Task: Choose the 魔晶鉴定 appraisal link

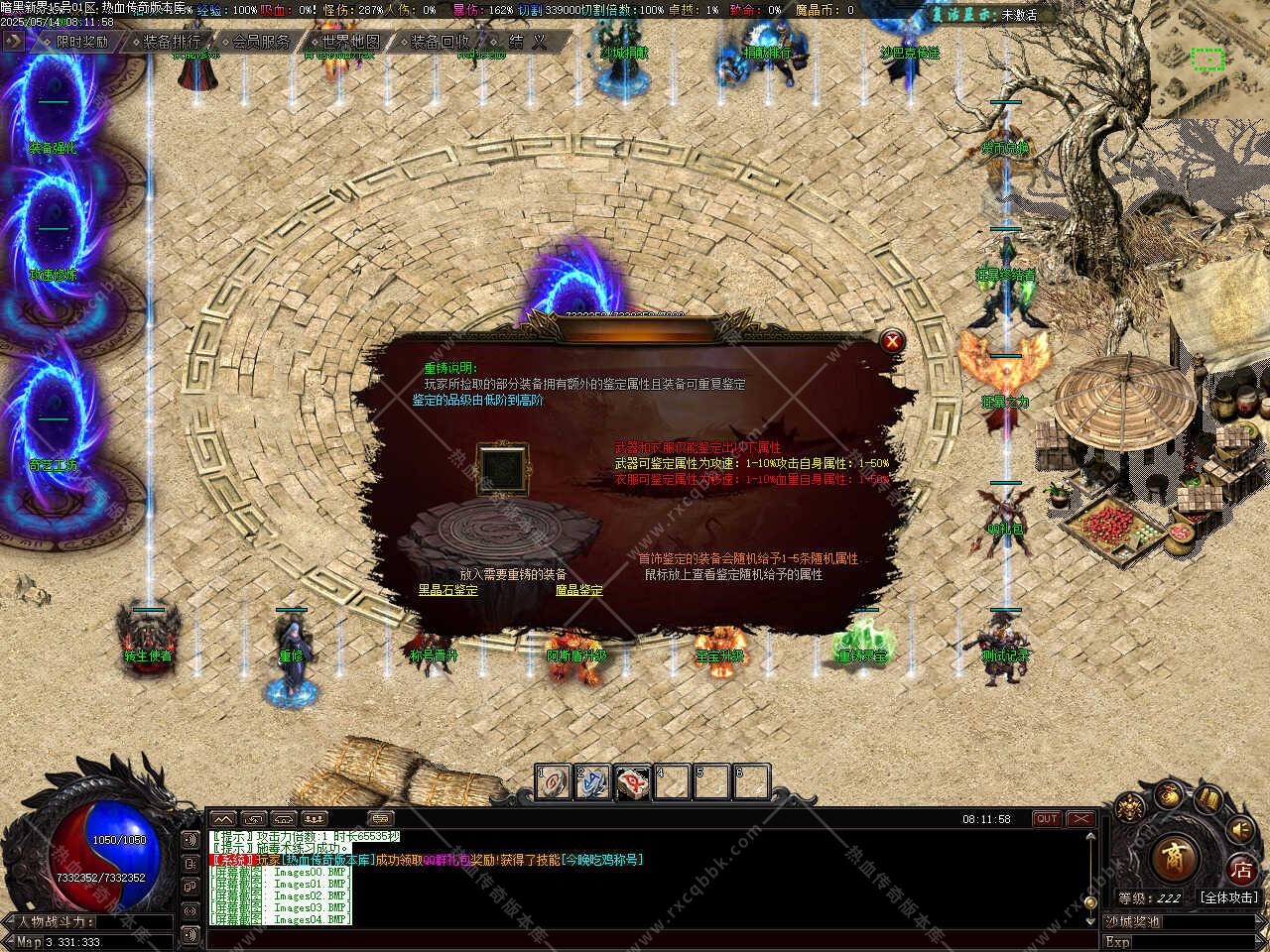Action: 579,590
